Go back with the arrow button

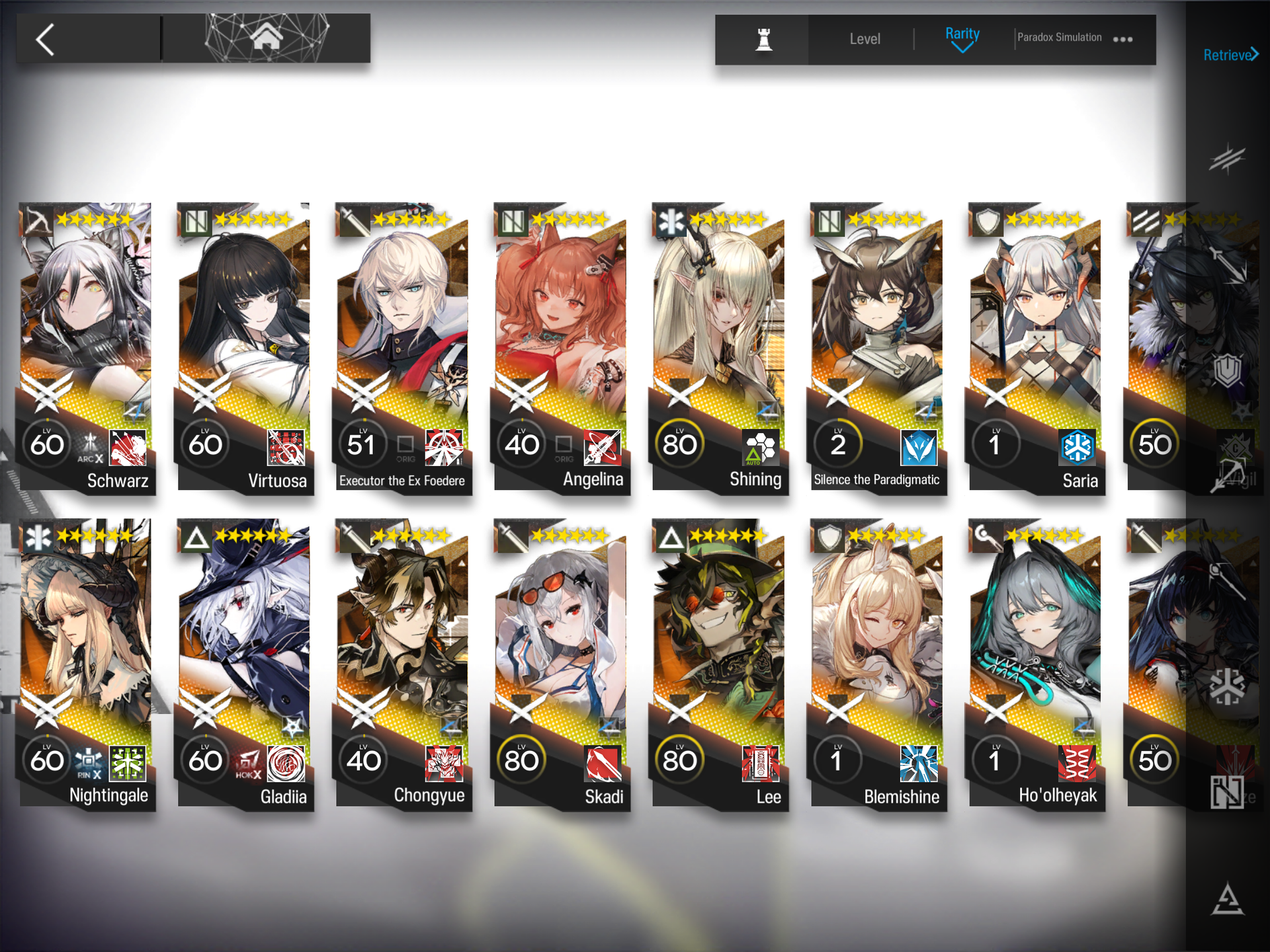click(x=46, y=40)
